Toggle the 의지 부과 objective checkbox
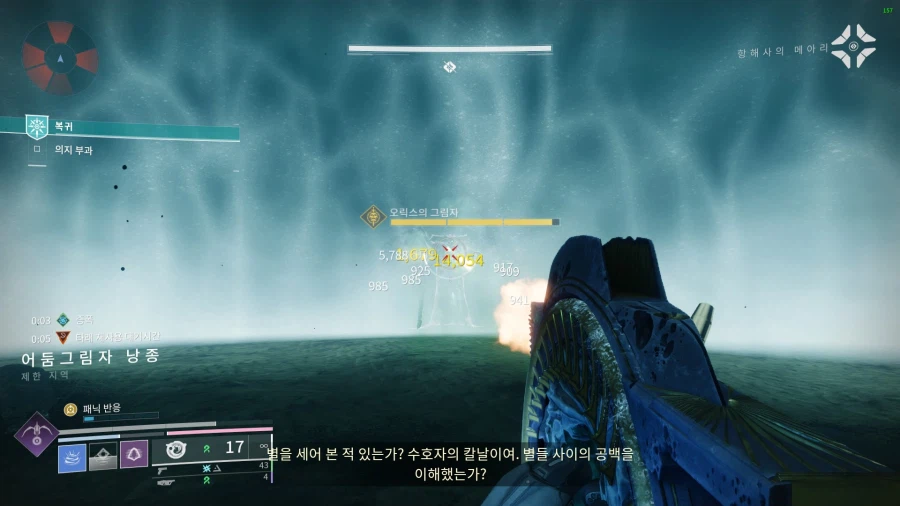Screen dimensions: 900x506 pyautogui.click(x=37, y=150)
